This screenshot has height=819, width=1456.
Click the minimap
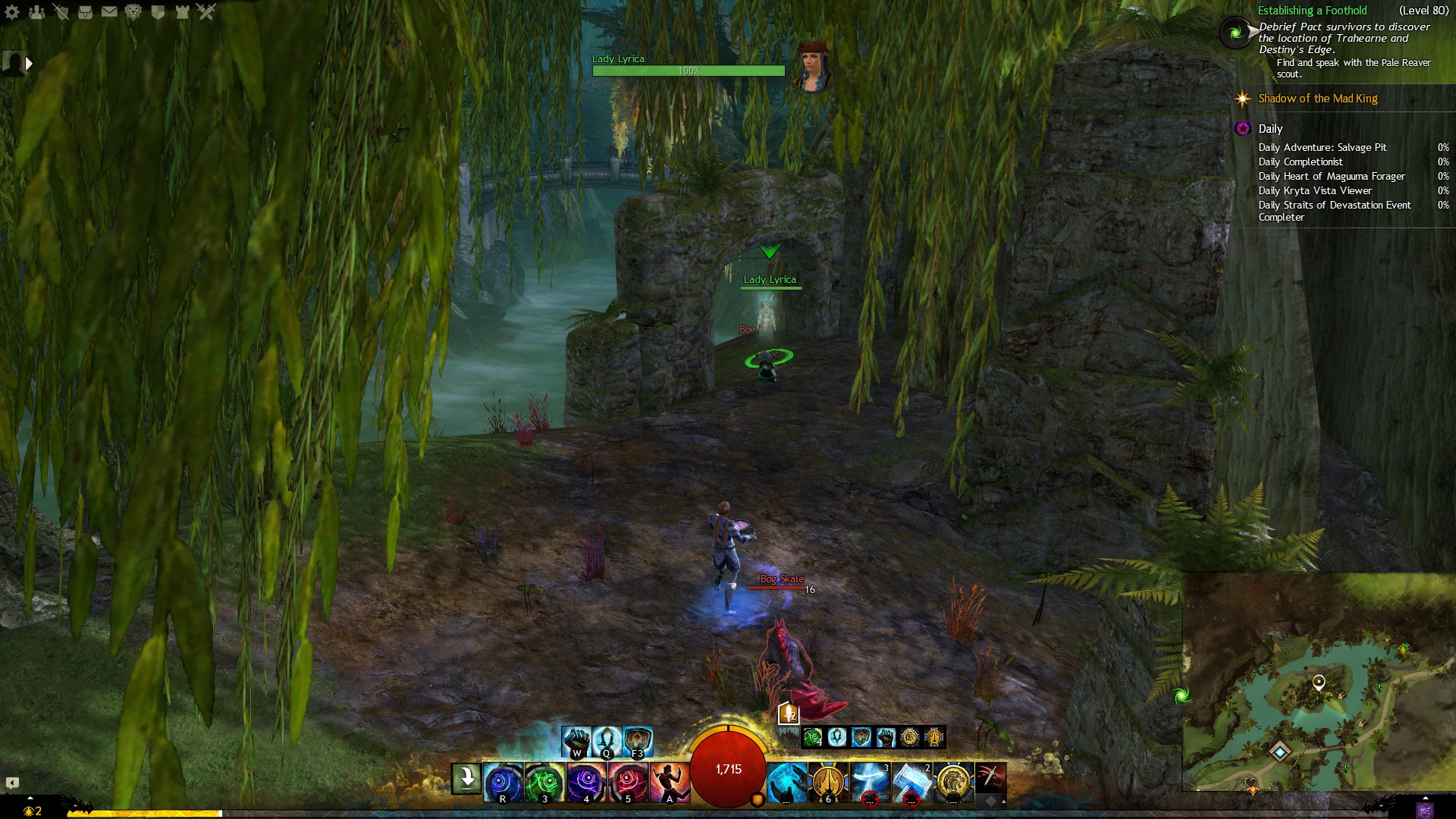click(1318, 682)
